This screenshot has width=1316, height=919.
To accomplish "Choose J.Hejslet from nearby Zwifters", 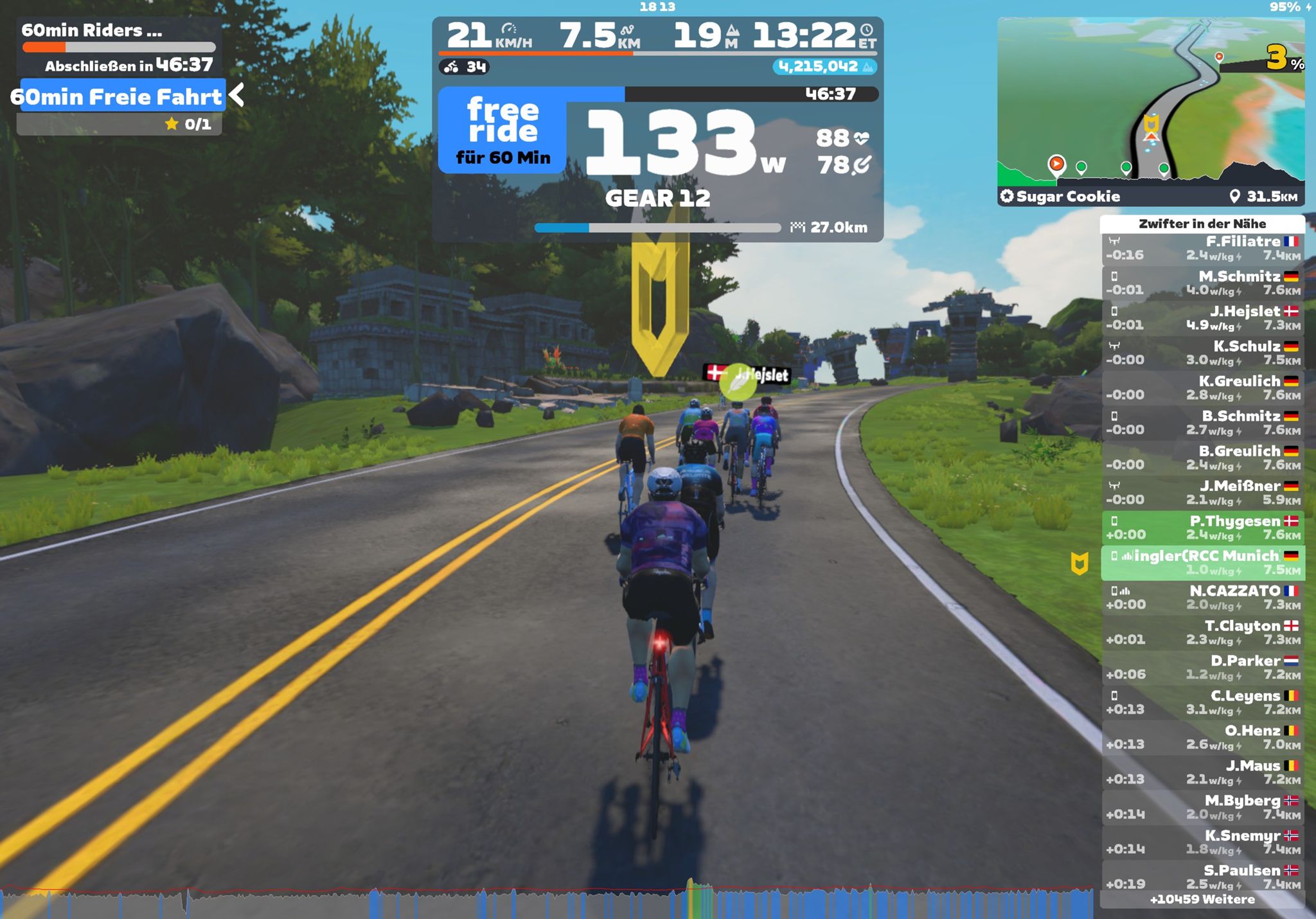I will tap(1202, 318).
